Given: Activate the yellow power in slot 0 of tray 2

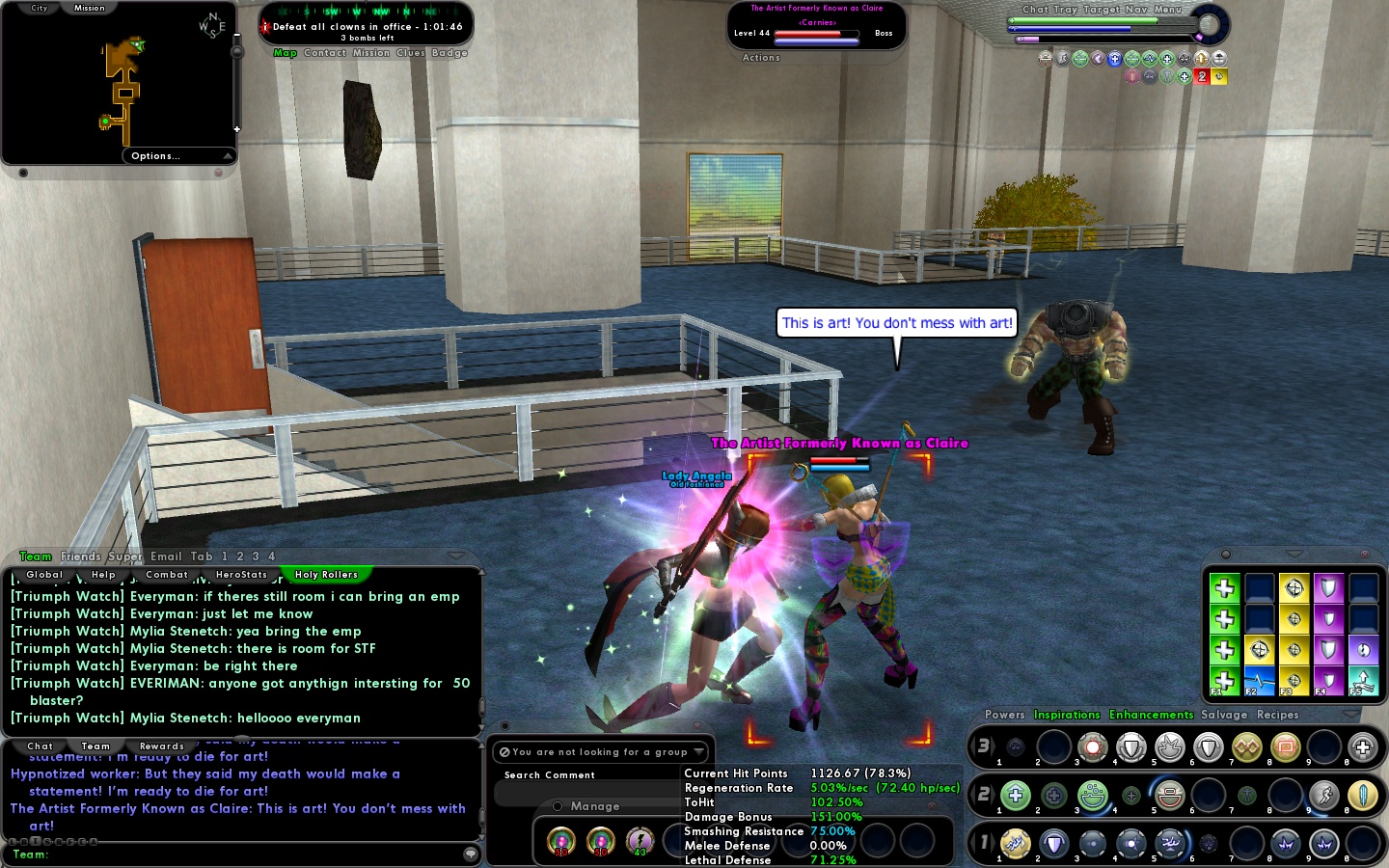Looking at the screenshot, I should 1362,797.
